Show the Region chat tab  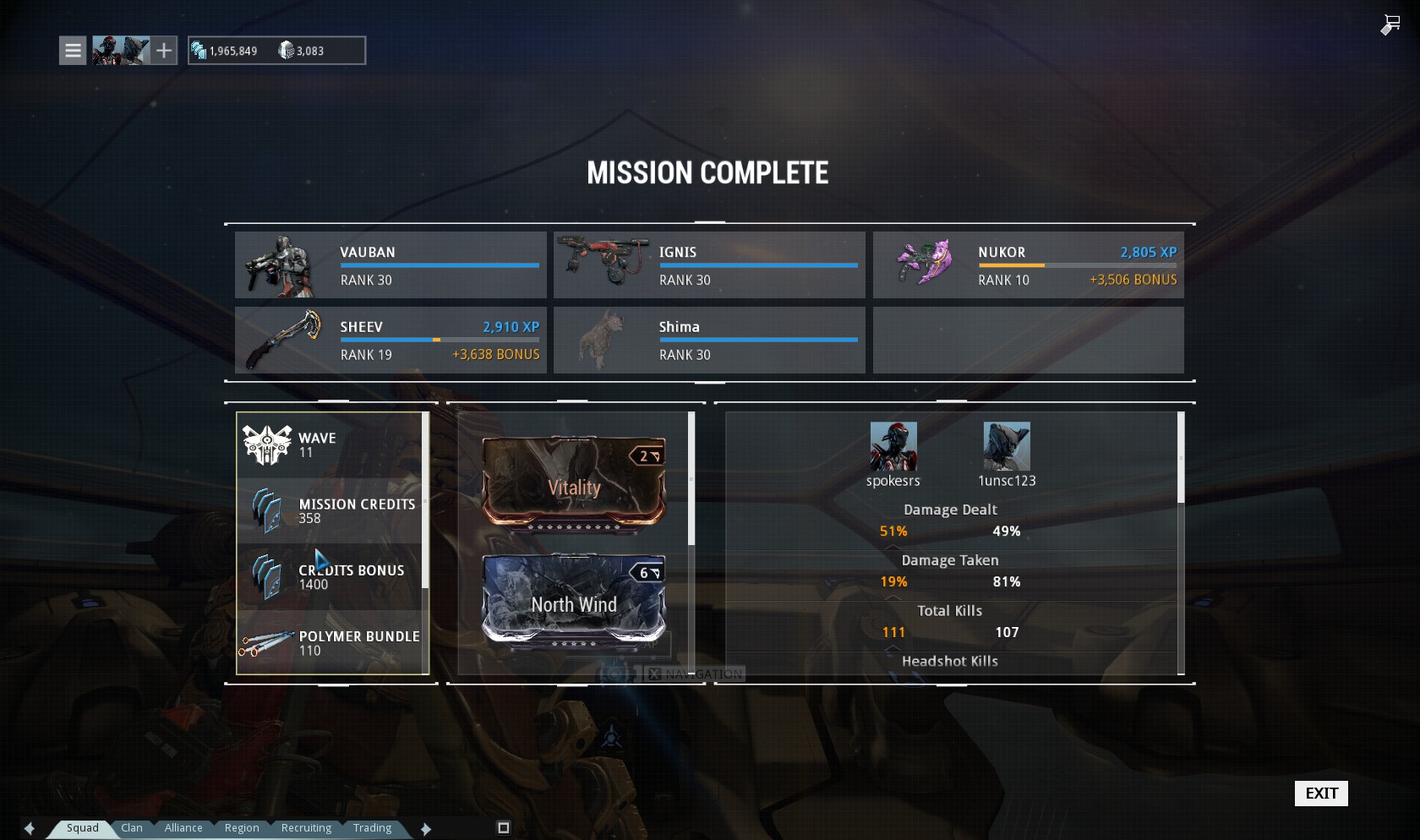pyautogui.click(x=242, y=828)
